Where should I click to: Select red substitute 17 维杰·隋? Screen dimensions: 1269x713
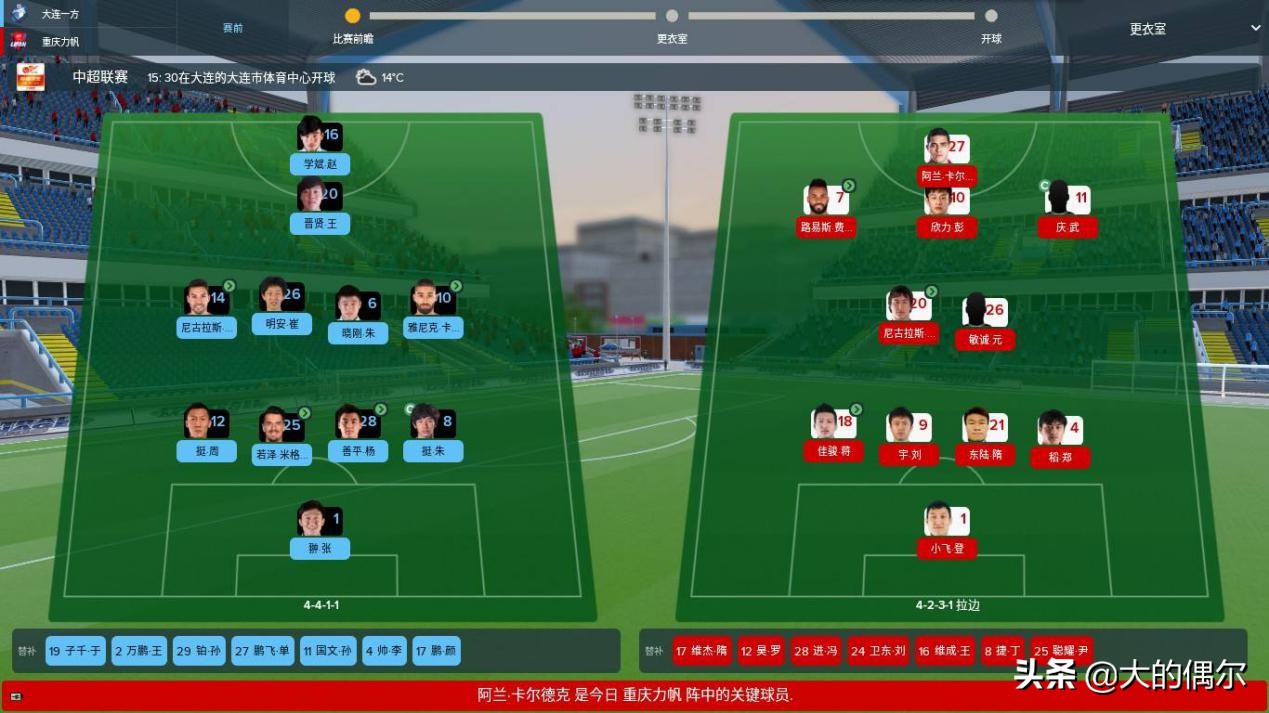tap(702, 651)
